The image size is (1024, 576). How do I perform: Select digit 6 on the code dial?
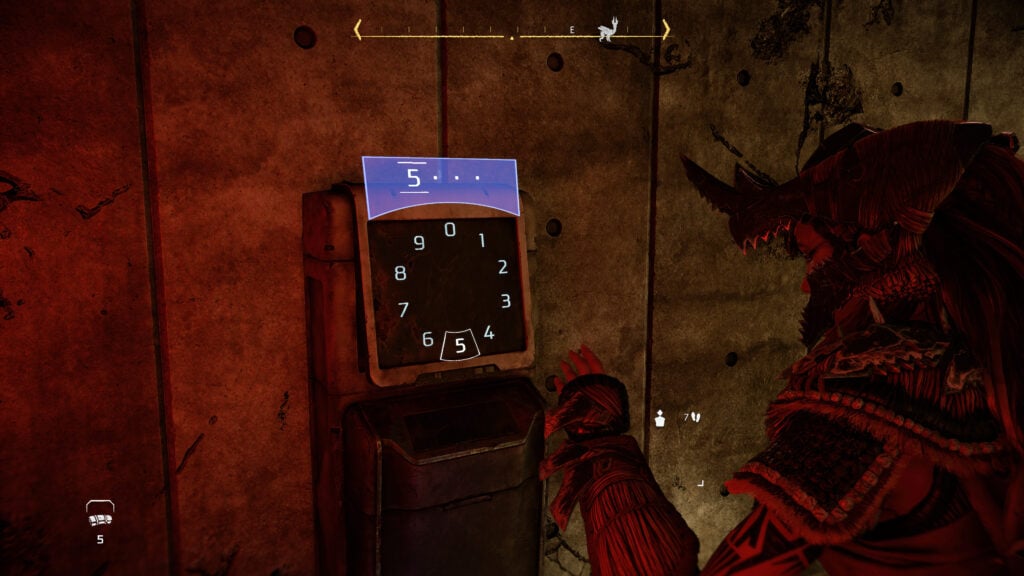[x=428, y=340]
